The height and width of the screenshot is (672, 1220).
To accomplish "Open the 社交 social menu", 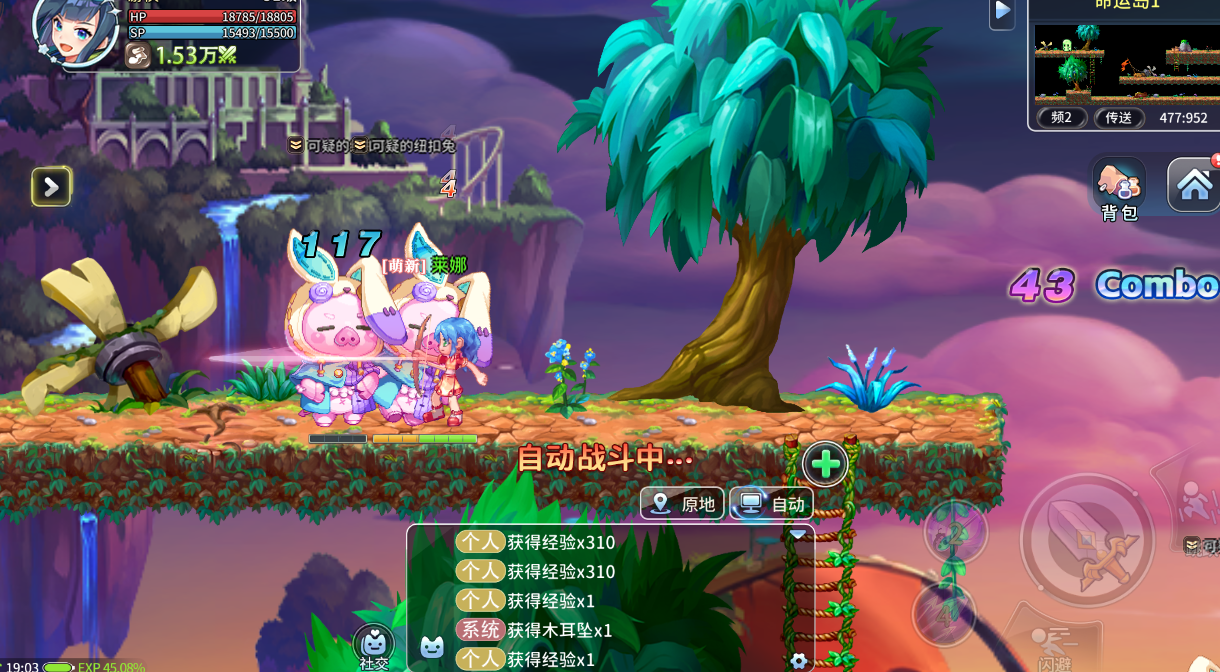I will point(374,647).
